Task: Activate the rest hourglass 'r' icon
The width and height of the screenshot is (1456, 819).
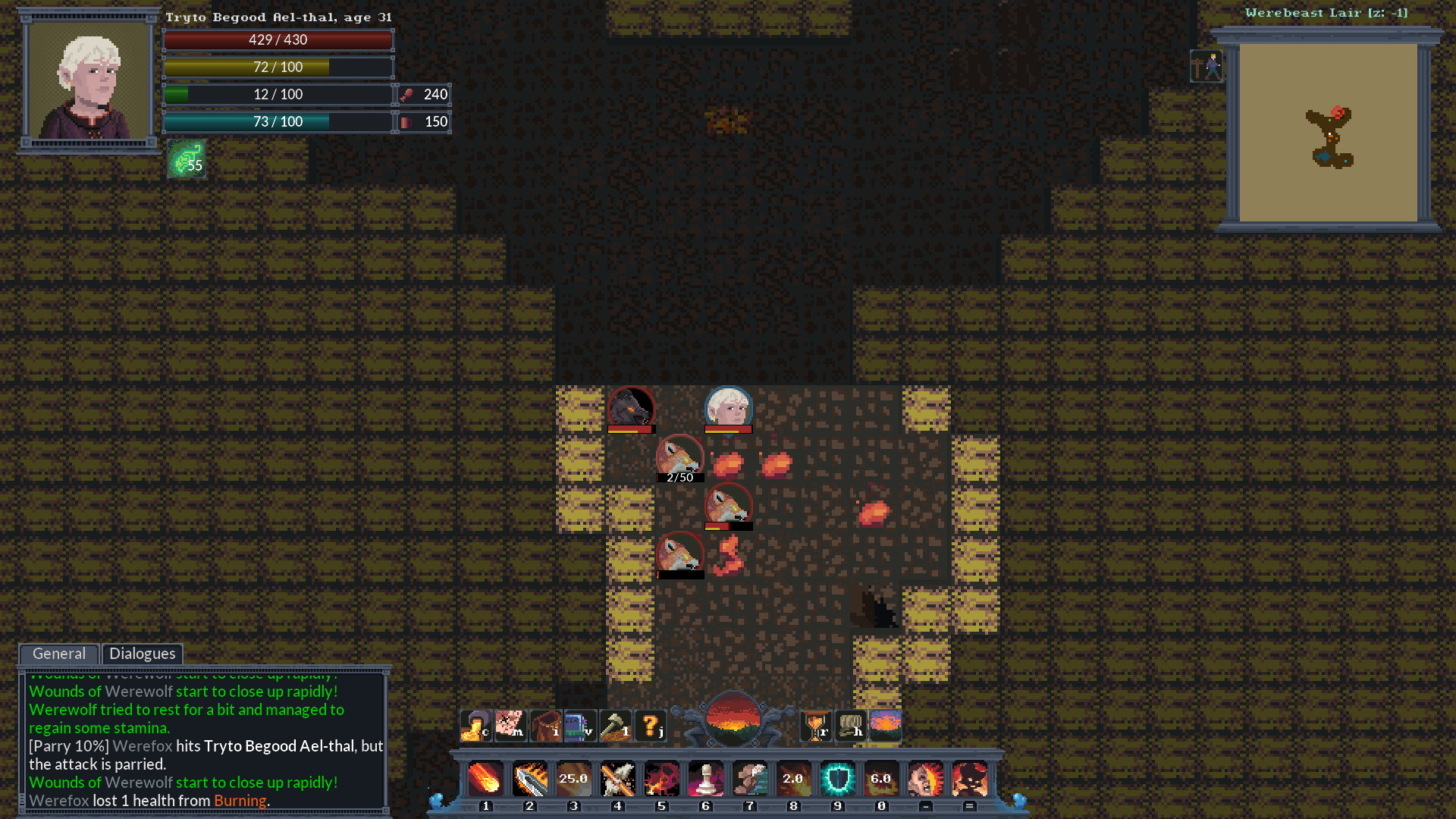Action: click(816, 724)
